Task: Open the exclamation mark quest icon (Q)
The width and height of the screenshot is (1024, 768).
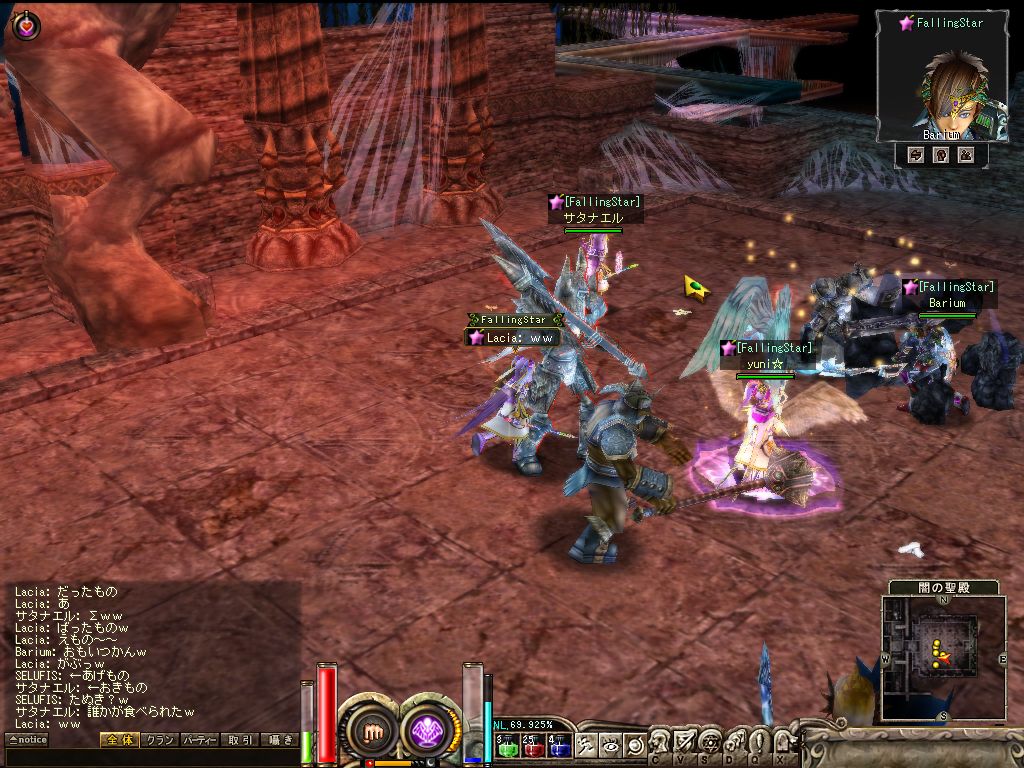Action: click(x=757, y=742)
